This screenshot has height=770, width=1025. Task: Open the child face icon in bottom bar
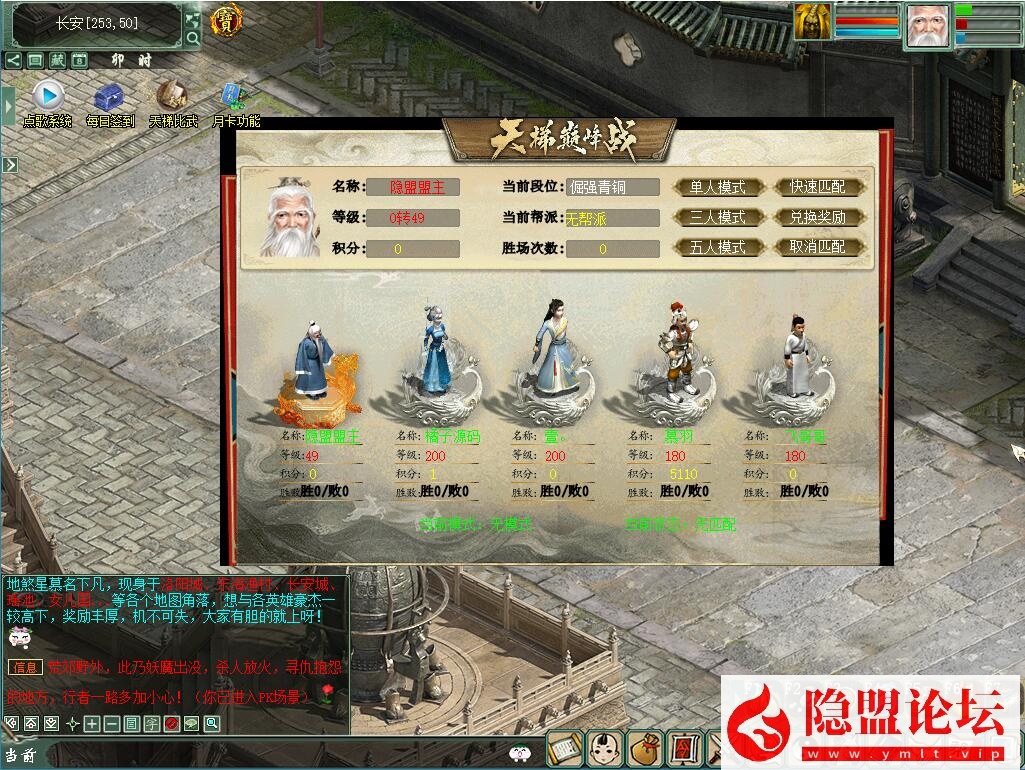coord(603,748)
